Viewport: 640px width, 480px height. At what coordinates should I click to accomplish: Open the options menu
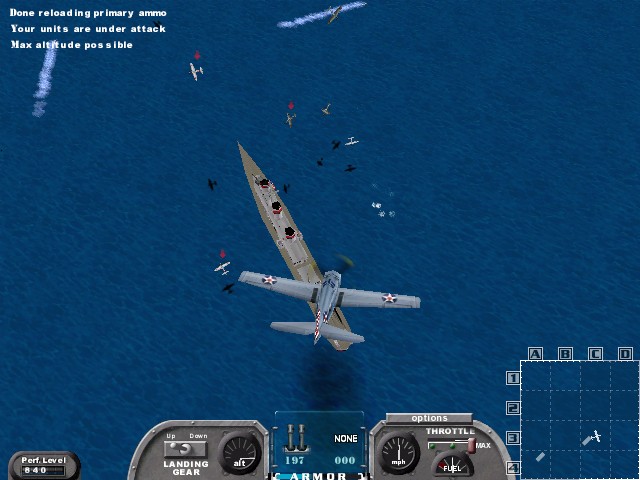click(429, 418)
